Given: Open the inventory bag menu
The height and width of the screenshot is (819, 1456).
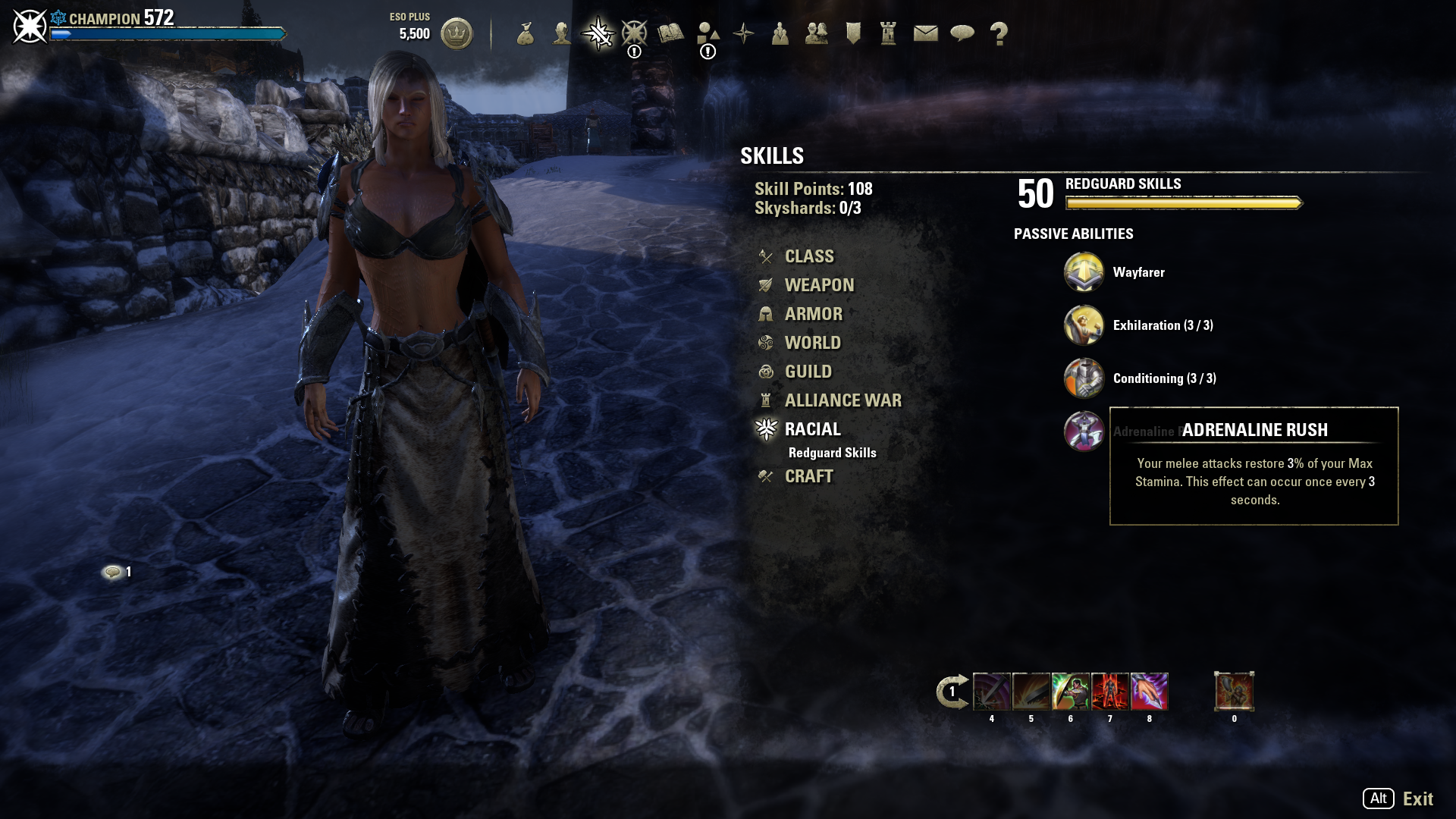Looking at the screenshot, I should pyautogui.click(x=526, y=33).
